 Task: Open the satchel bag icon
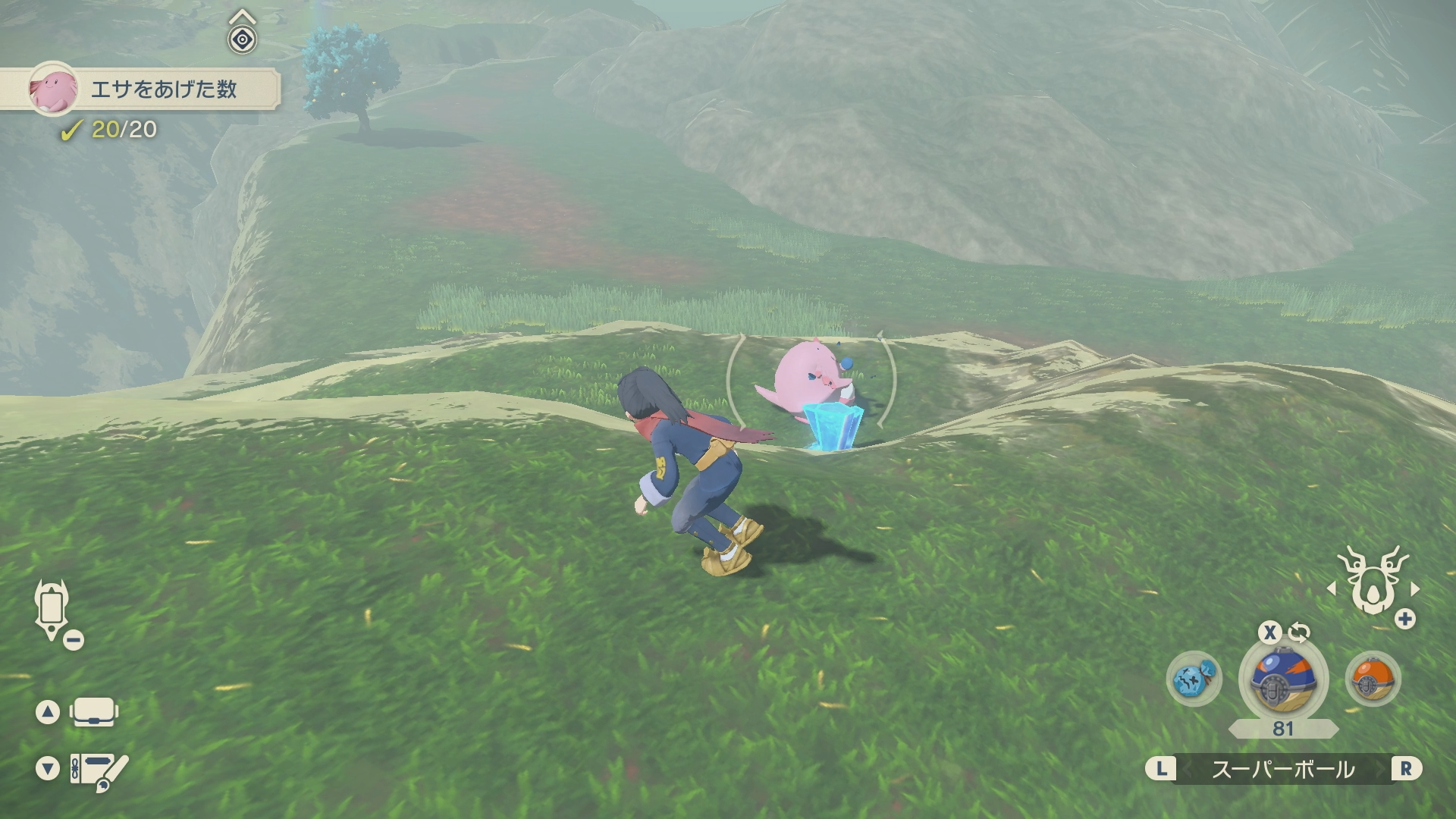(x=93, y=712)
